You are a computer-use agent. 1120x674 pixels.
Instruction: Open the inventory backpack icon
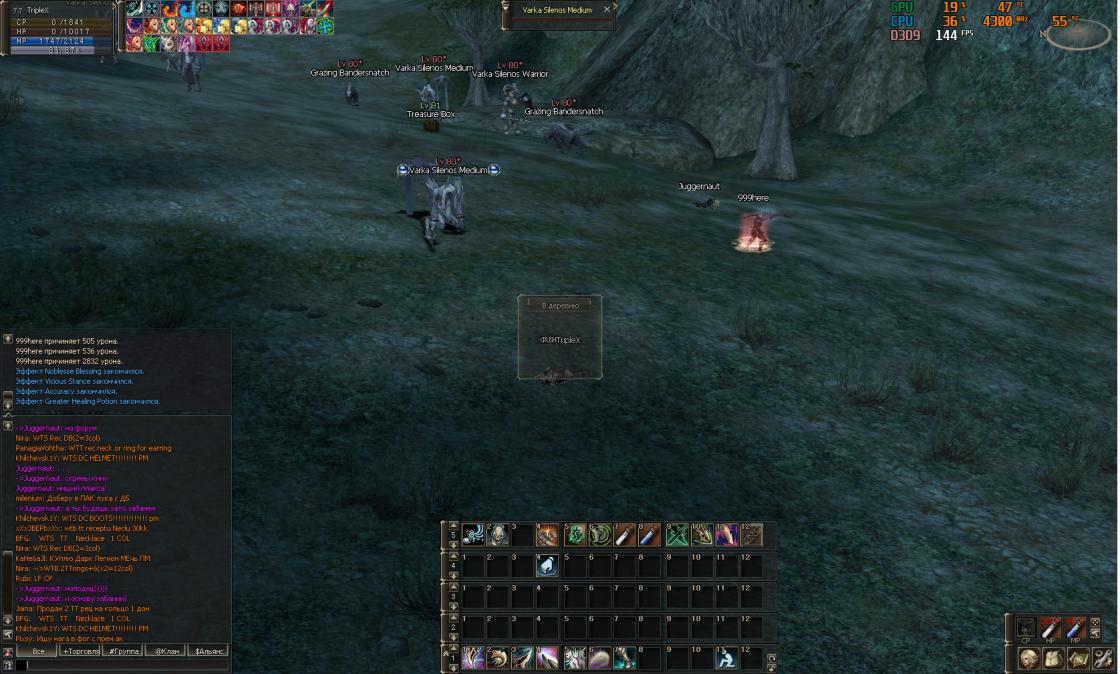point(1053,658)
